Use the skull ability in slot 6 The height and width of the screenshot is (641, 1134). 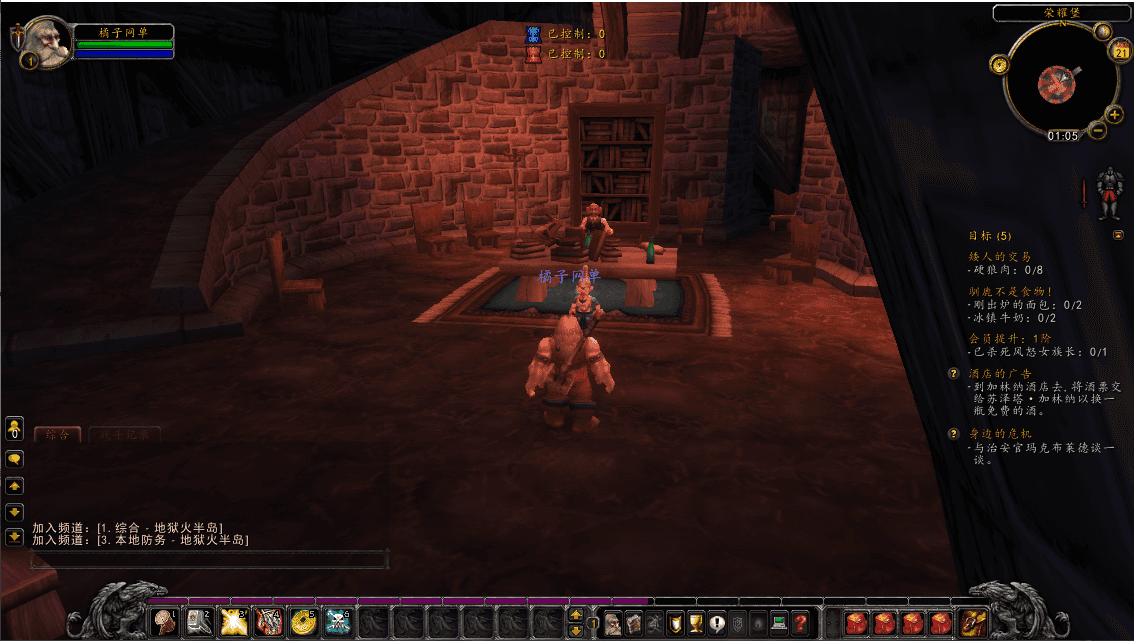coord(338,622)
